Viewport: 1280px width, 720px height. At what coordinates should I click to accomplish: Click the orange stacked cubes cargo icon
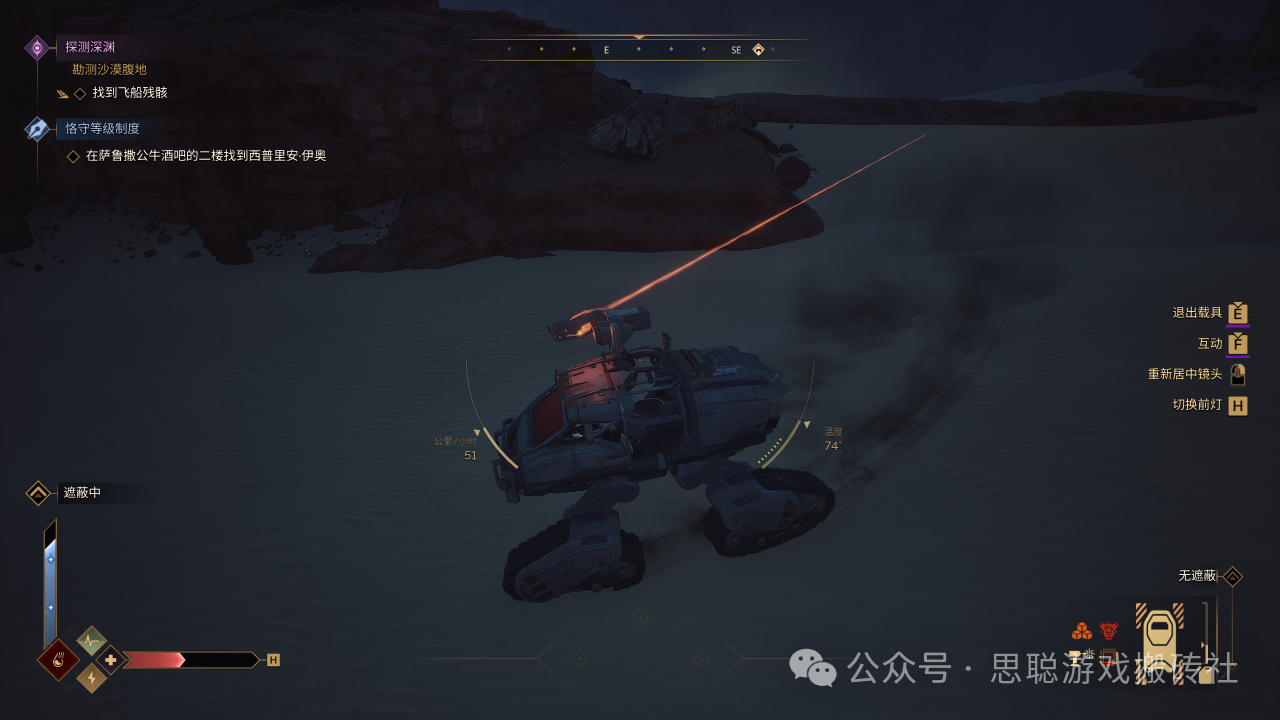pyautogui.click(x=1081, y=631)
